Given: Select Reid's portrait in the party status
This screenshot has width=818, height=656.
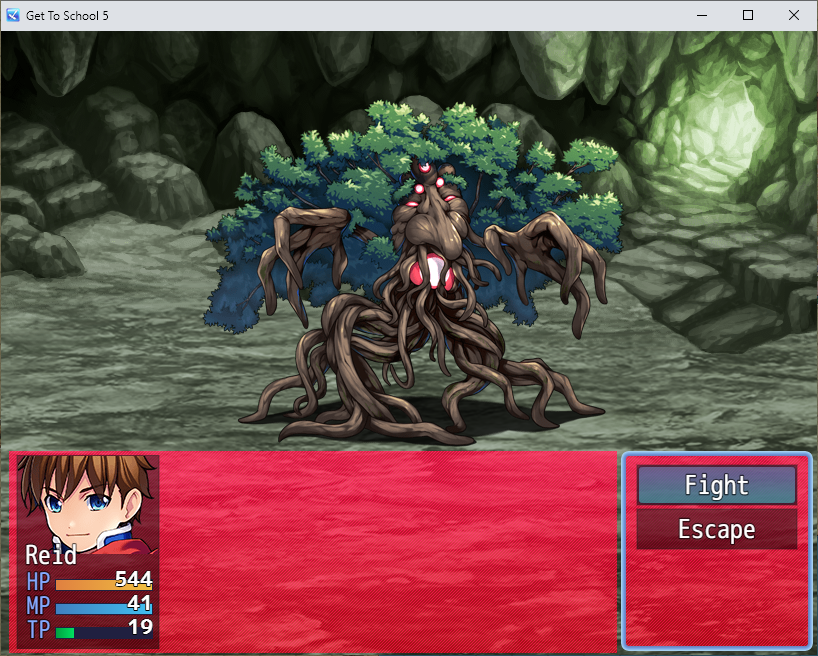Looking at the screenshot, I should coord(88,503).
